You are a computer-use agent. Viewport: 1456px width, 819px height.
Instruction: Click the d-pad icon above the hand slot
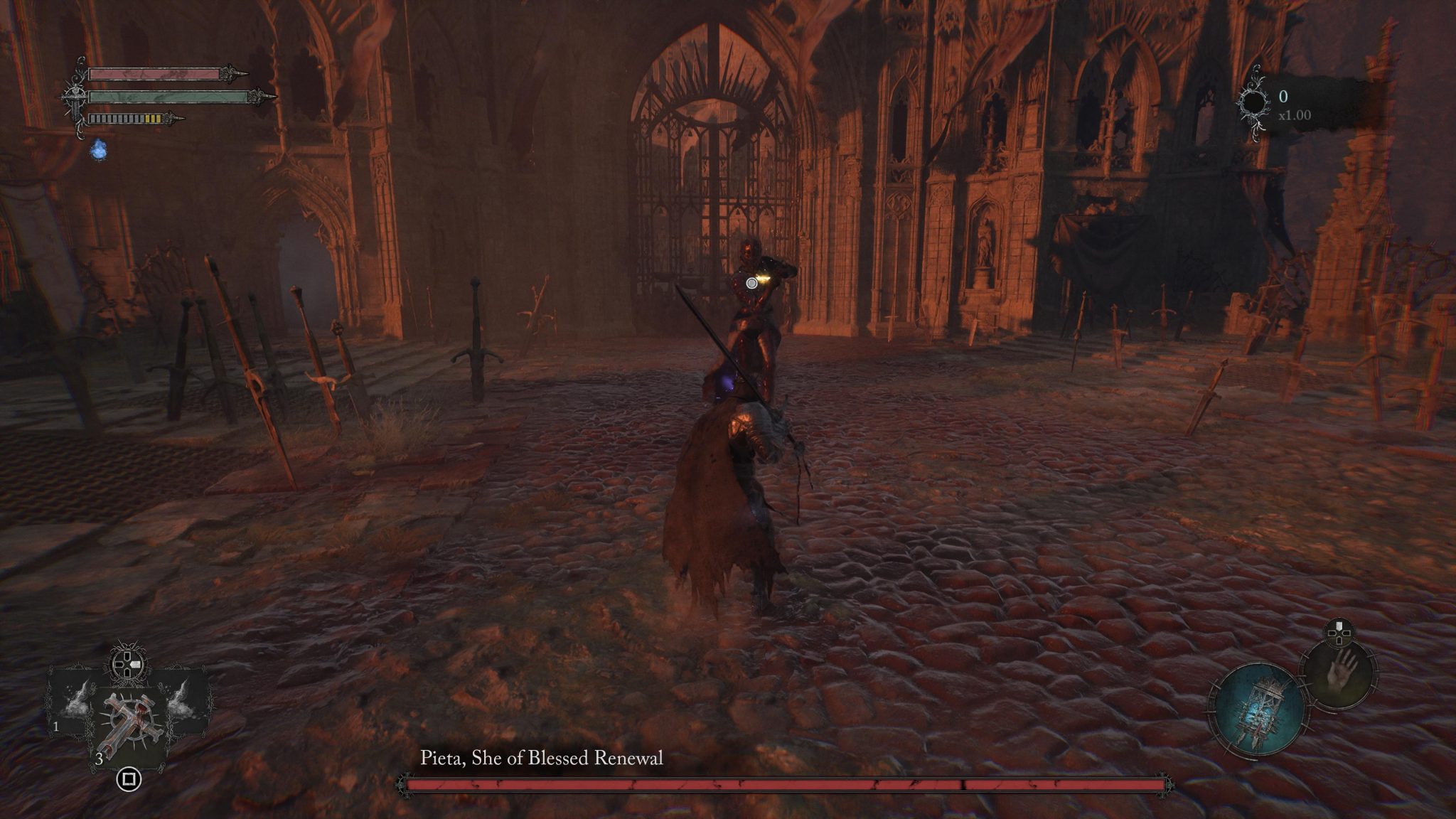click(1339, 633)
